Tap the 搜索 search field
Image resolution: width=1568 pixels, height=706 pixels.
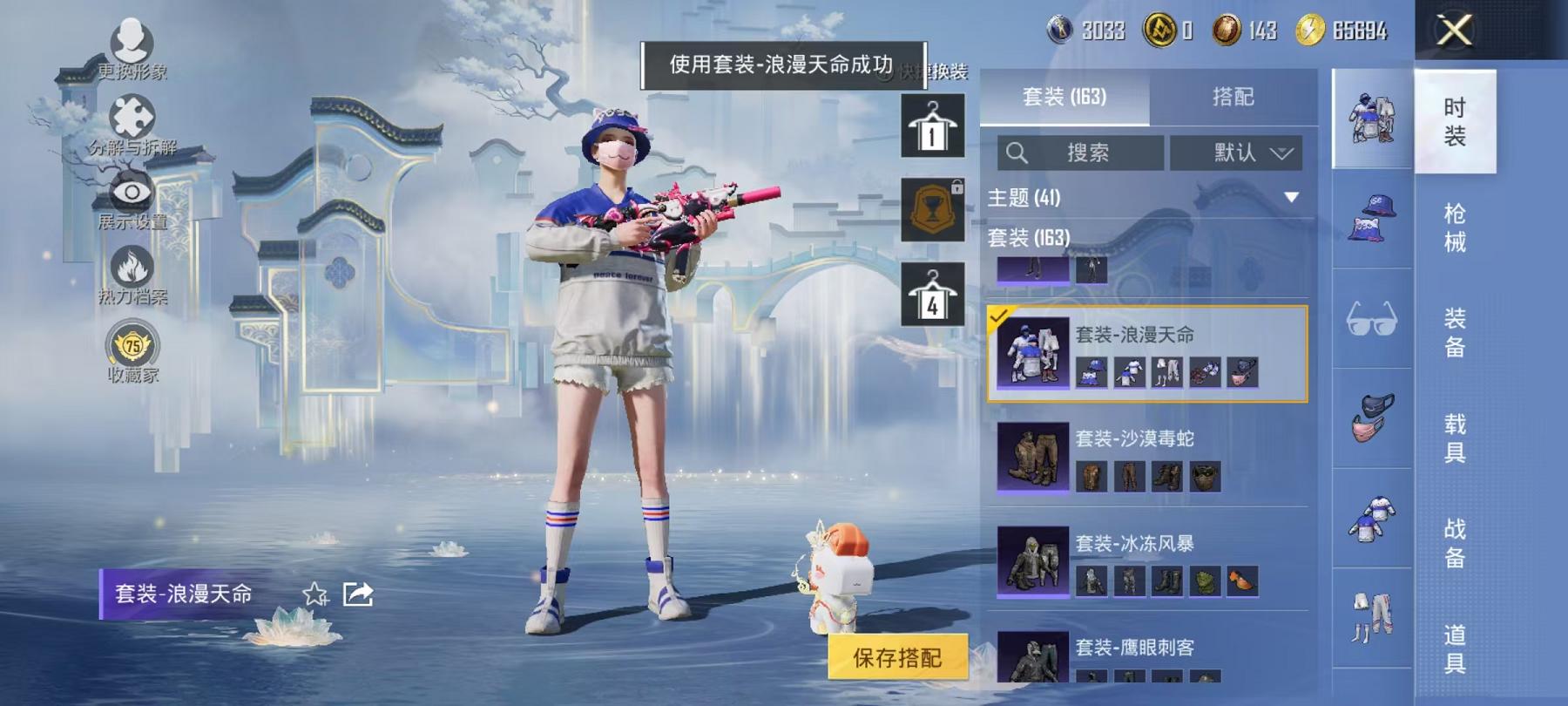(1080, 153)
